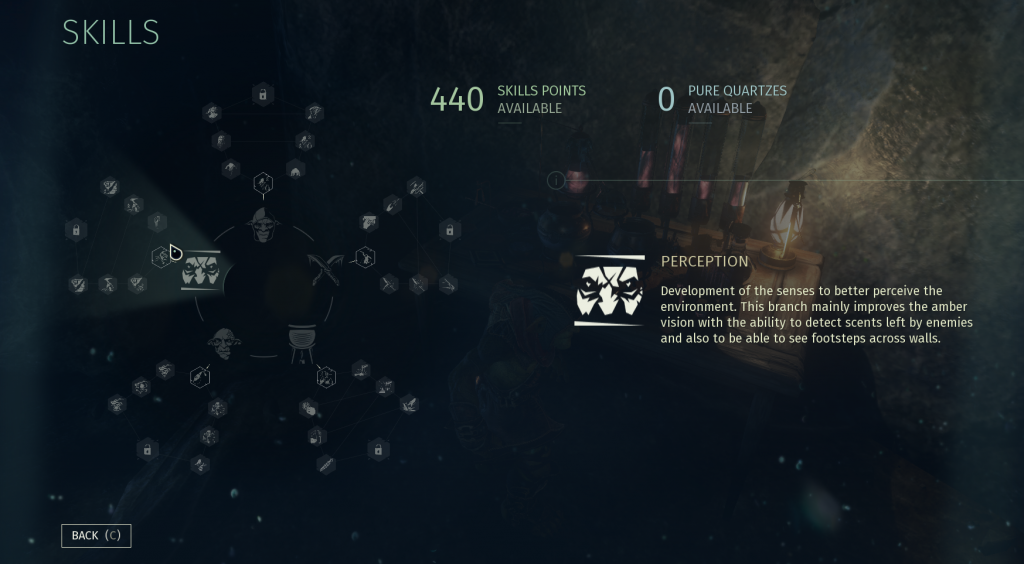1024x564 pixels.
Task: Click the locked node below the cauldron branch
Action: click(378, 450)
